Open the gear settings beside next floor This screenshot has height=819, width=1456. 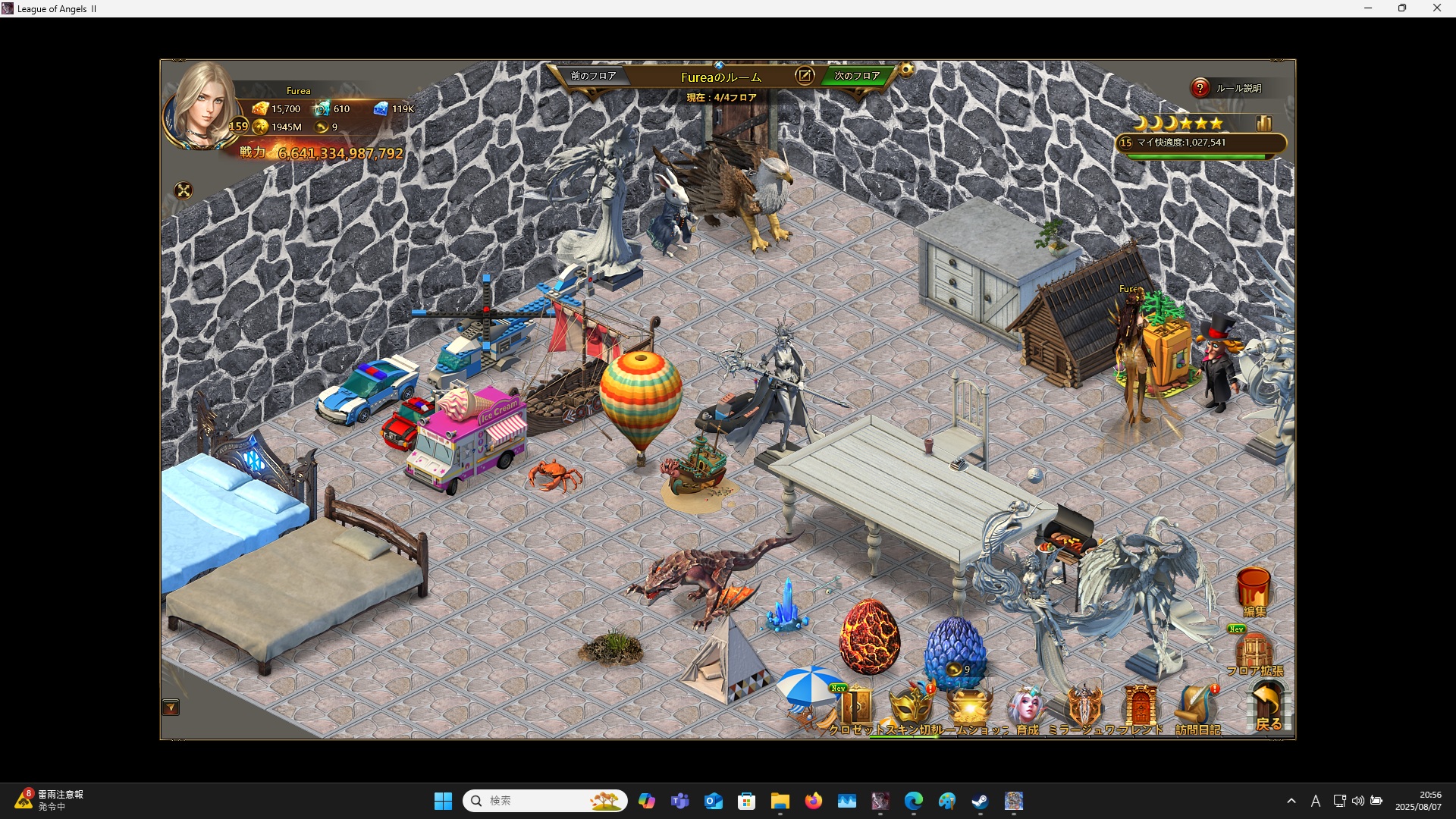906,71
